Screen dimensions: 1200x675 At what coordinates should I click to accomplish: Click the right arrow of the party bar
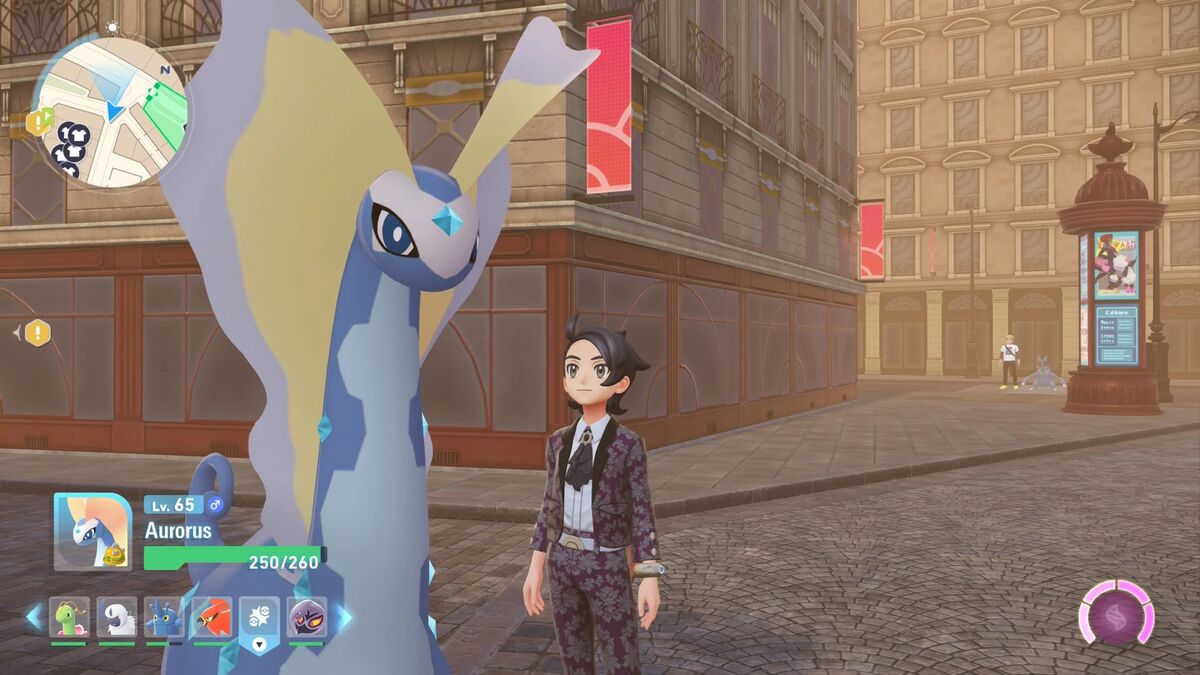(342, 617)
